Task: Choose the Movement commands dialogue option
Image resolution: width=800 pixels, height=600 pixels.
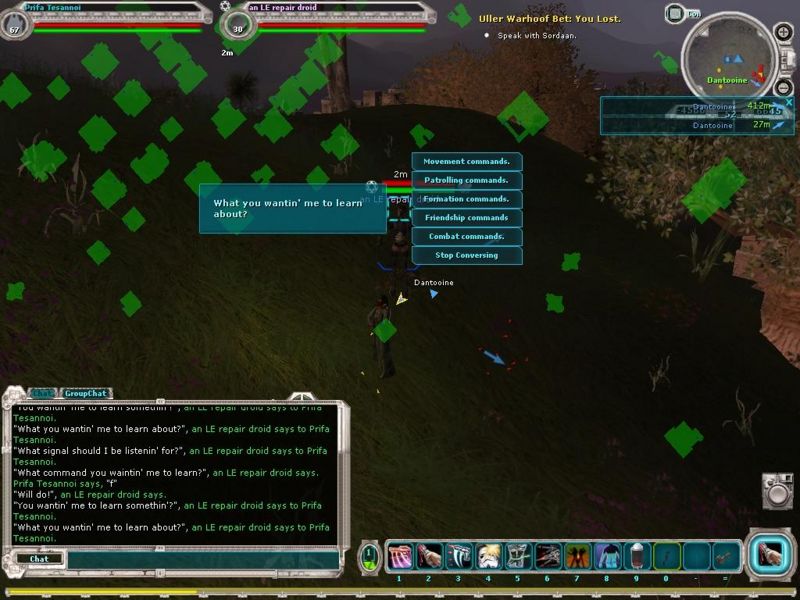Action: coord(466,162)
